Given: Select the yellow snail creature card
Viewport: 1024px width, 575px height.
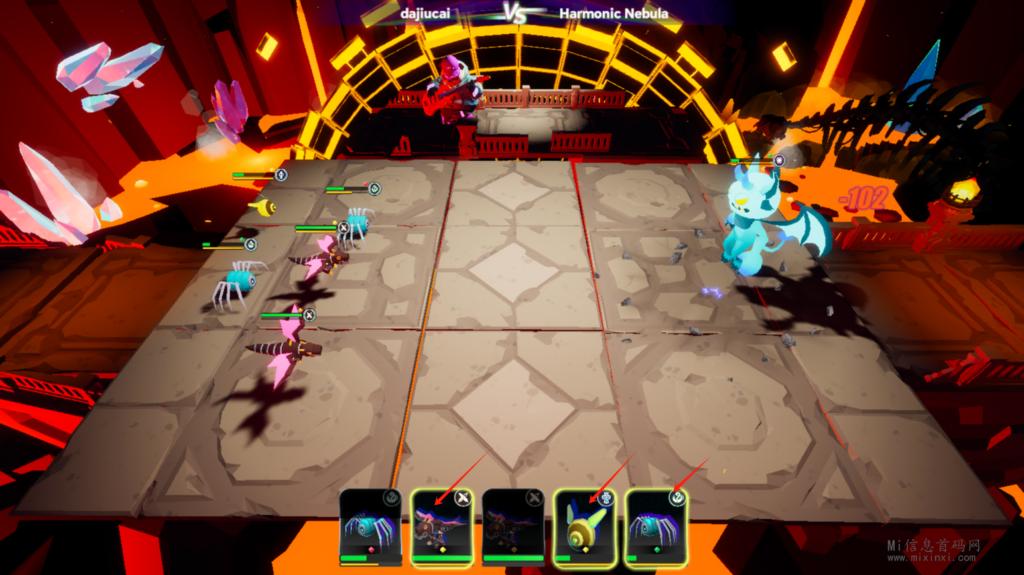Looking at the screenshot, I should [585, 526].
